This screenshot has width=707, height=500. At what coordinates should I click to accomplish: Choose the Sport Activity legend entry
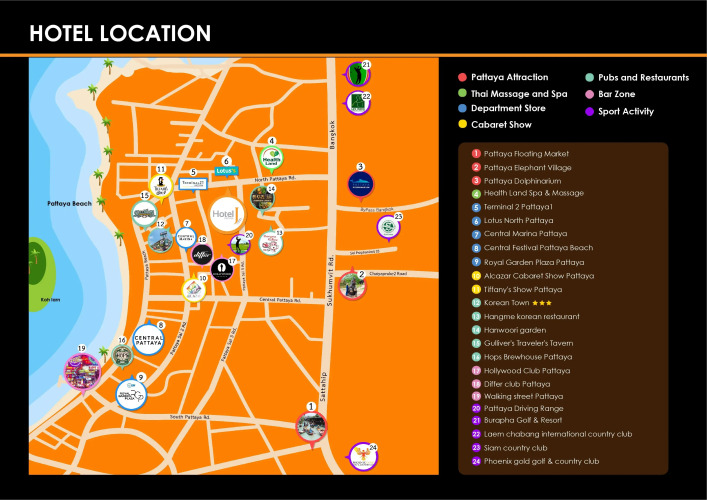click(x=632, y=112)
